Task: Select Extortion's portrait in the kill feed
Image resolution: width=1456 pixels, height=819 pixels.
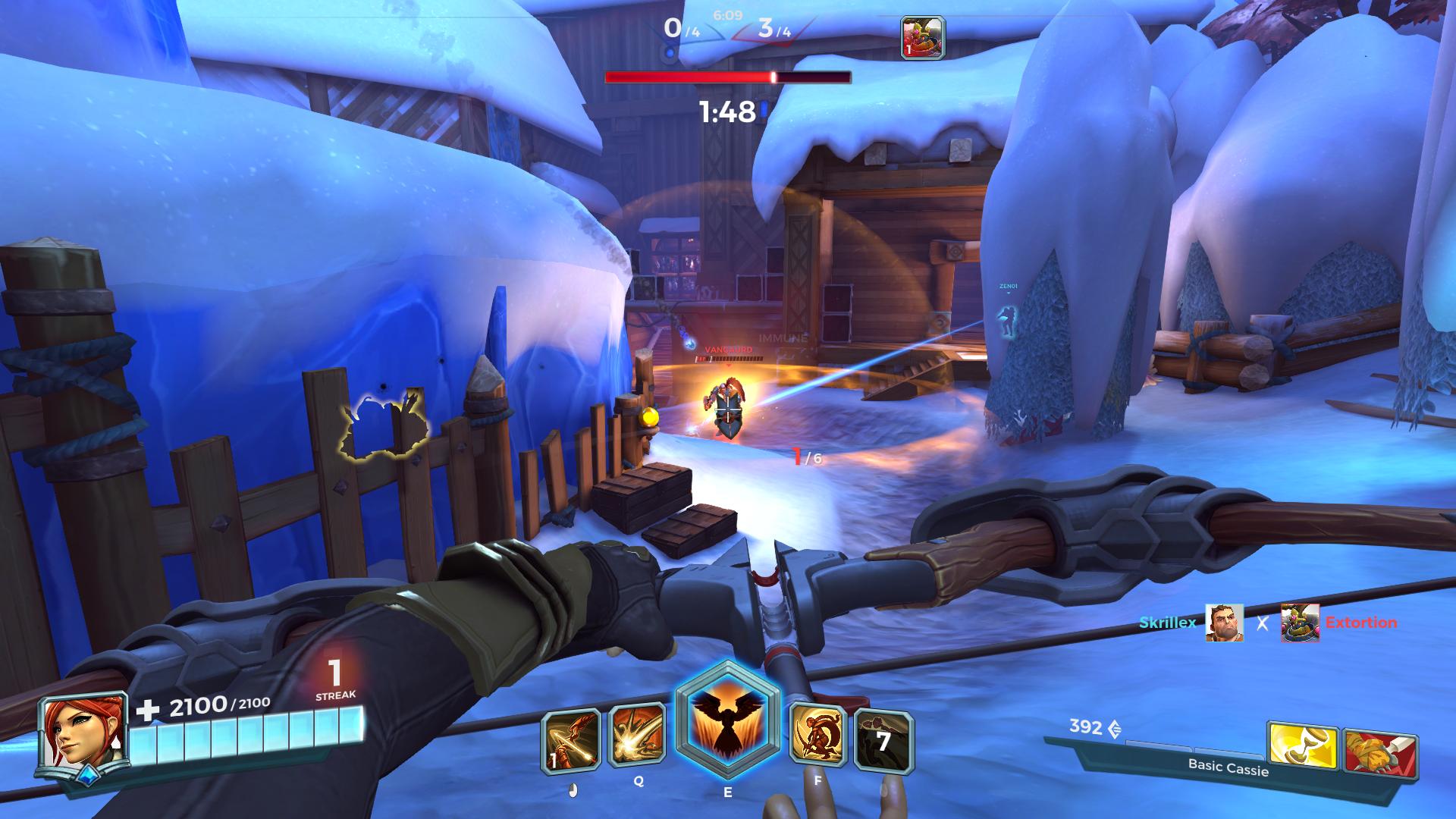Action: (1300, 623)
